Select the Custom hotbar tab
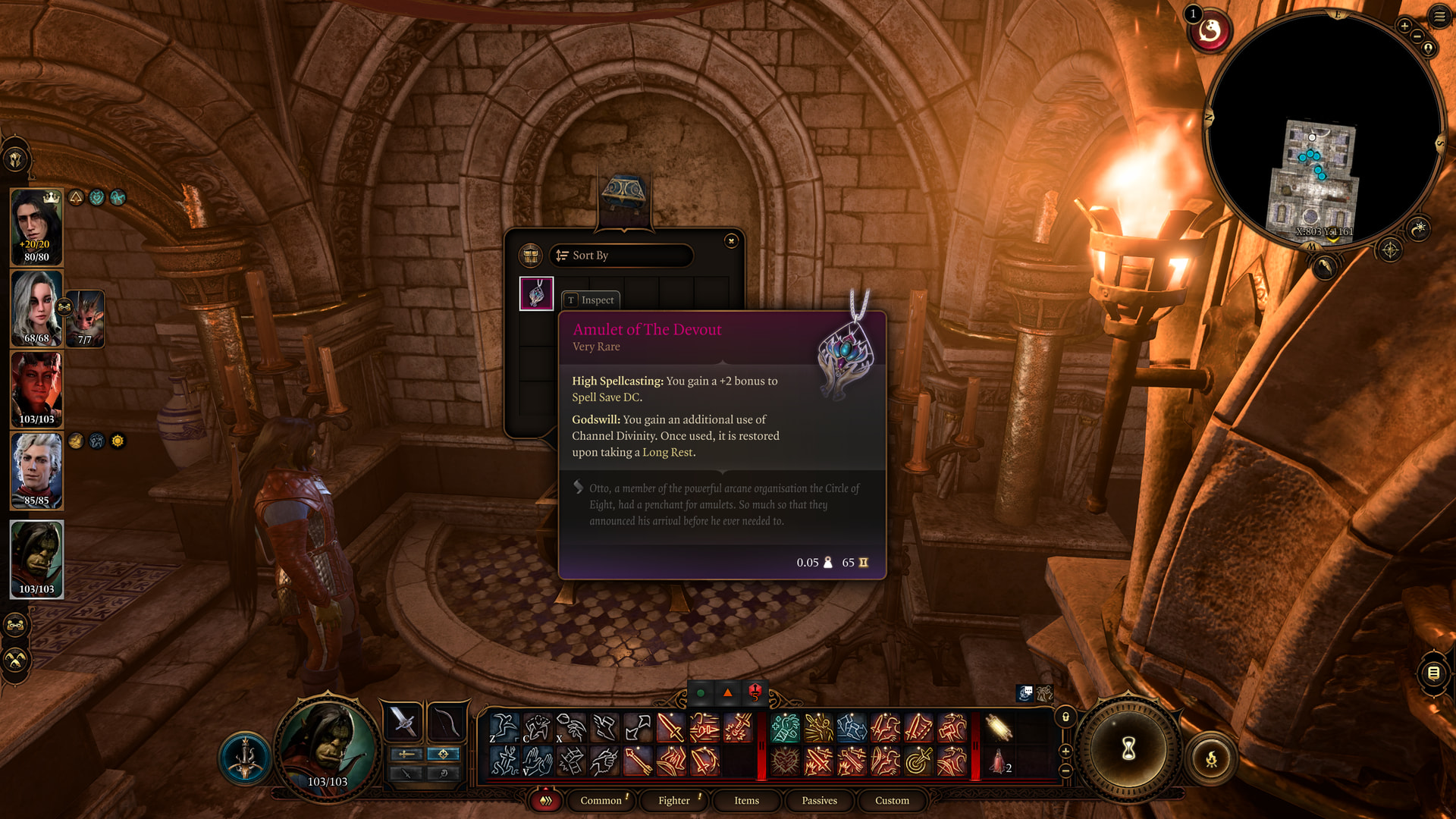Image resolution: width=1456 pixels, height=819 pixels. point(892,801)
